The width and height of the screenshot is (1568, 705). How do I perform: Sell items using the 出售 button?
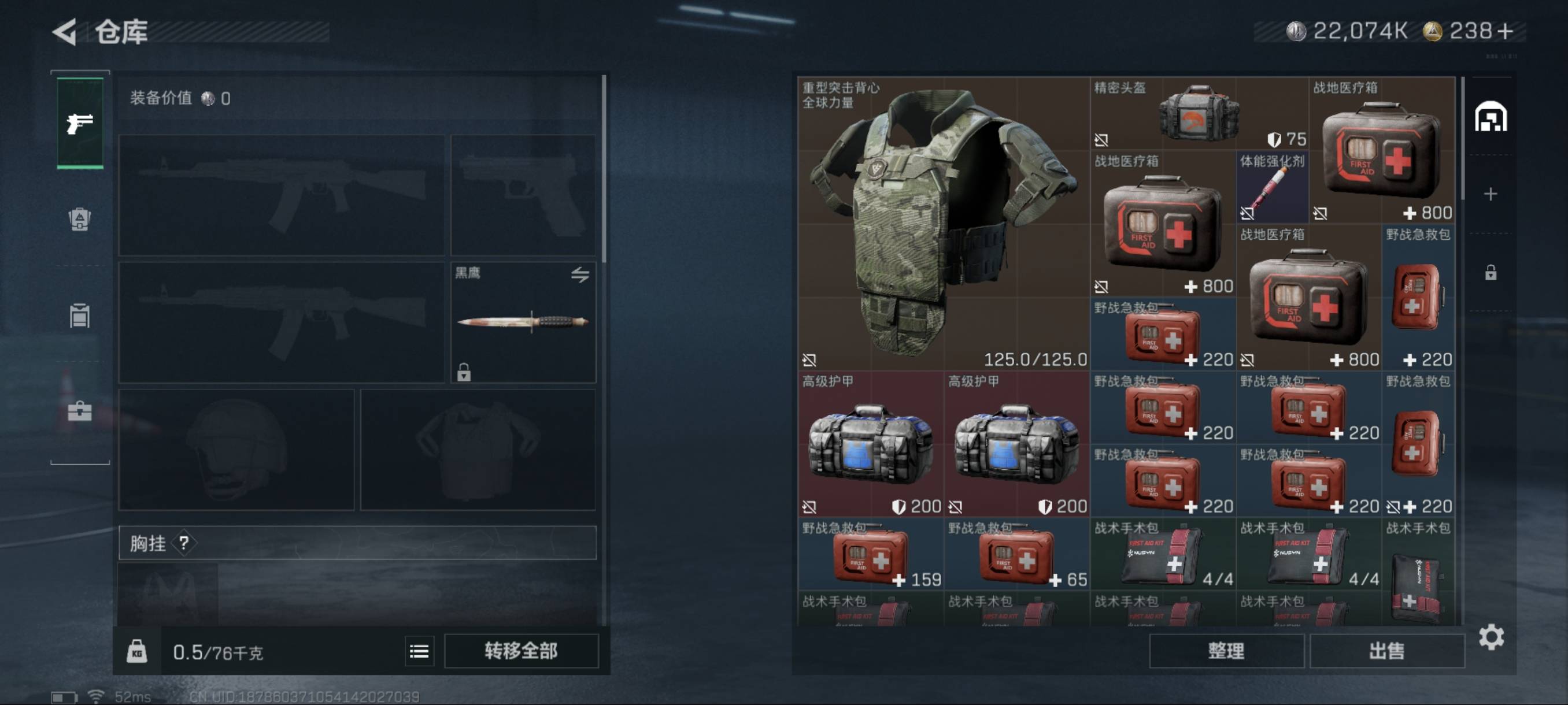1386,651
